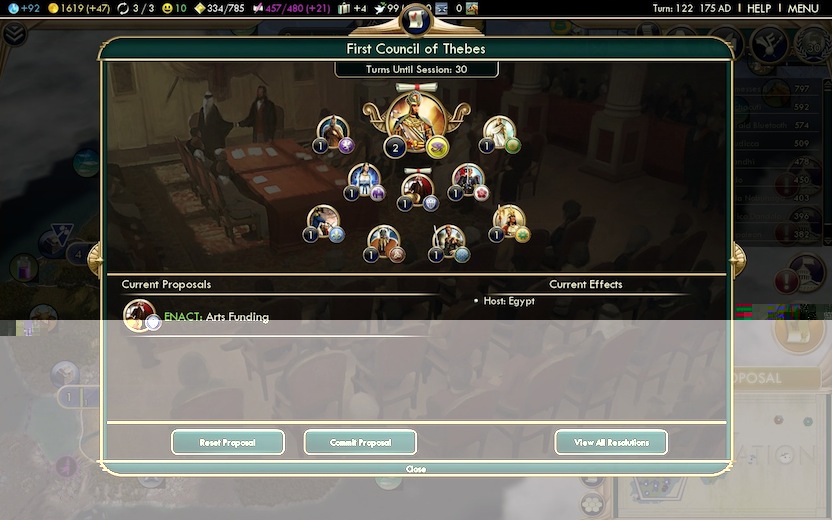The width and height of the screenshot is (832, 520).
Task: Open the Help menu
Action: (759, 8)
